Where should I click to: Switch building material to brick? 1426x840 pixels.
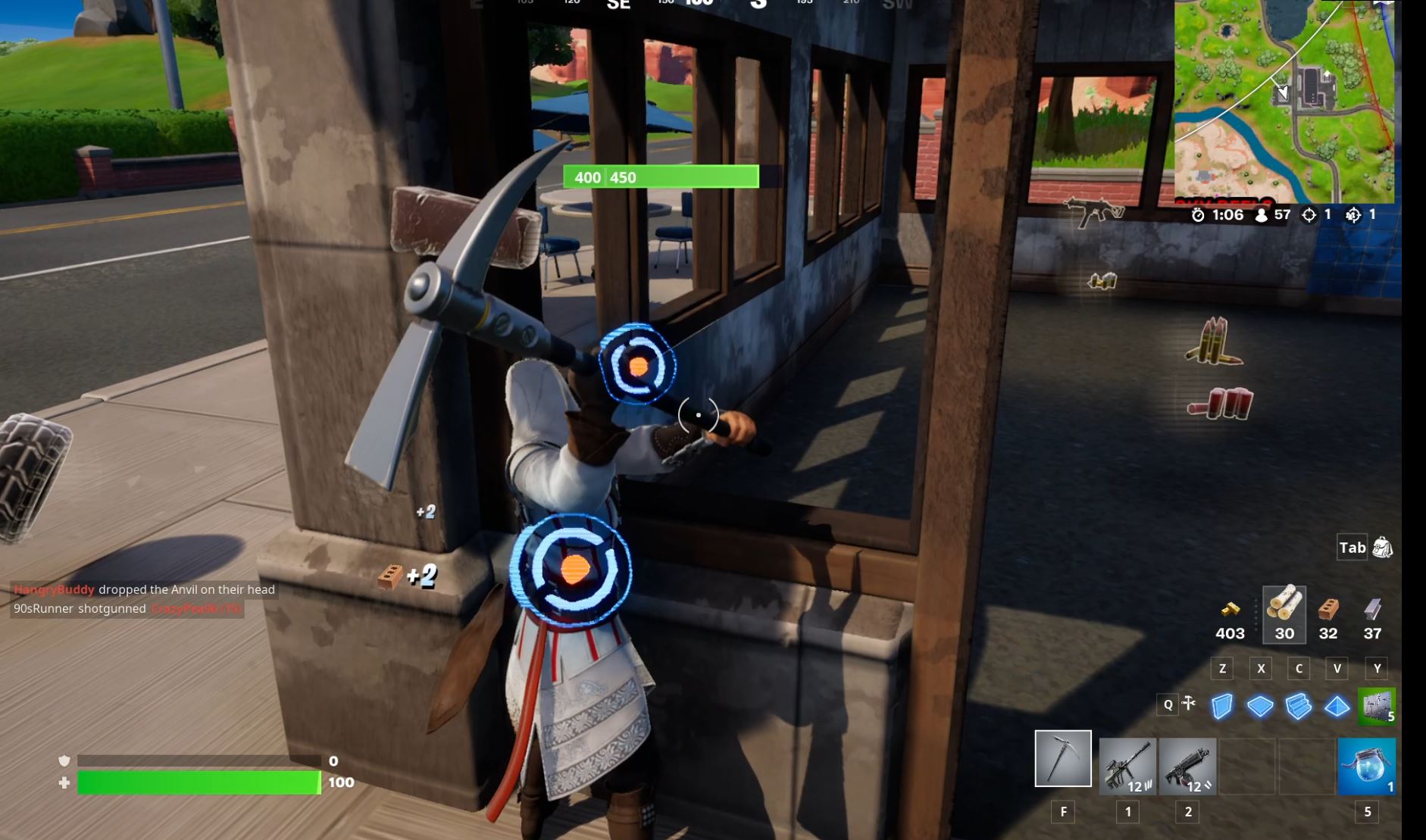pyautogui.click(x=1328, y=609)
